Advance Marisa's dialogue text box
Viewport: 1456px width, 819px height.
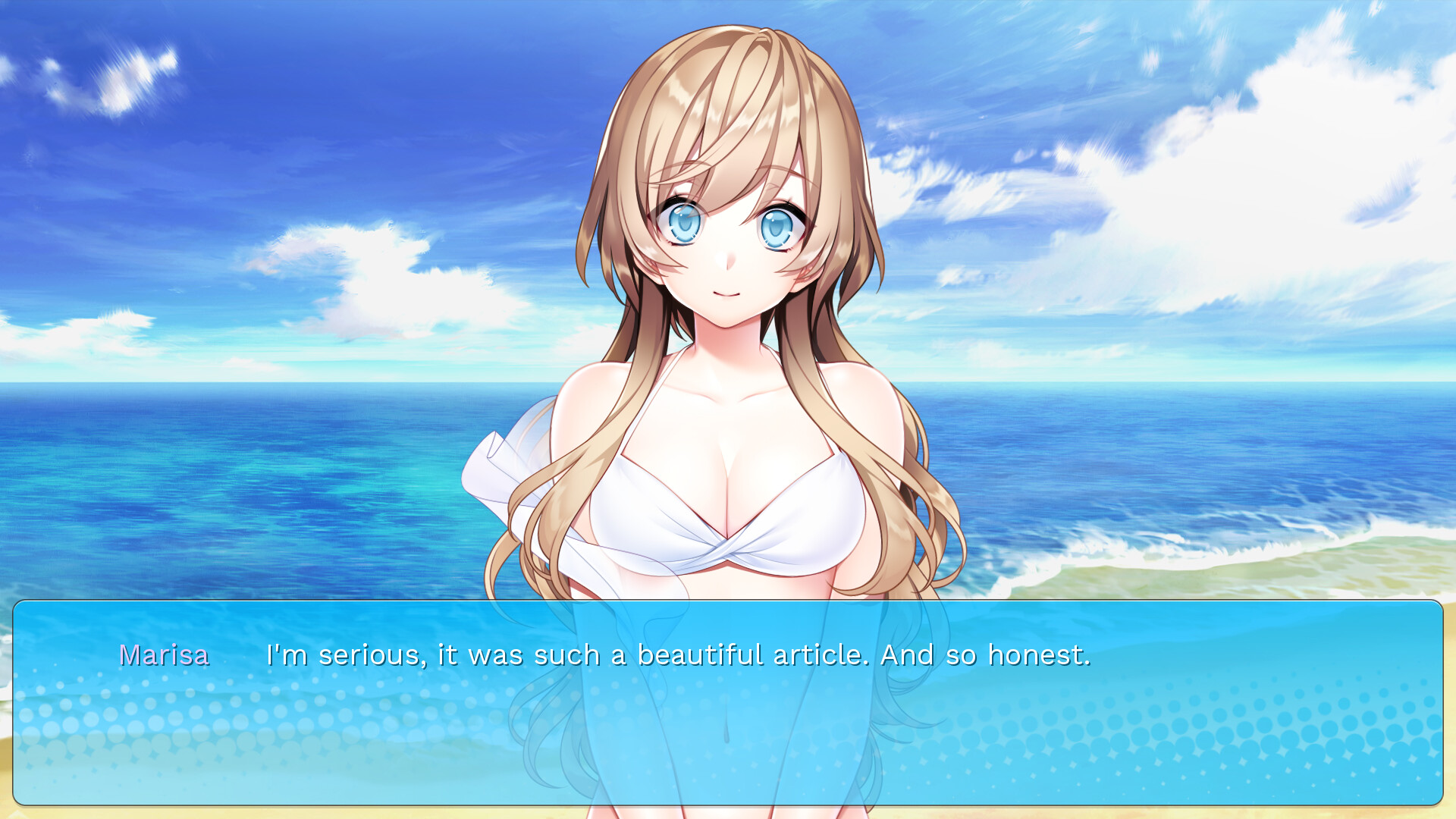tap(728, 702)
